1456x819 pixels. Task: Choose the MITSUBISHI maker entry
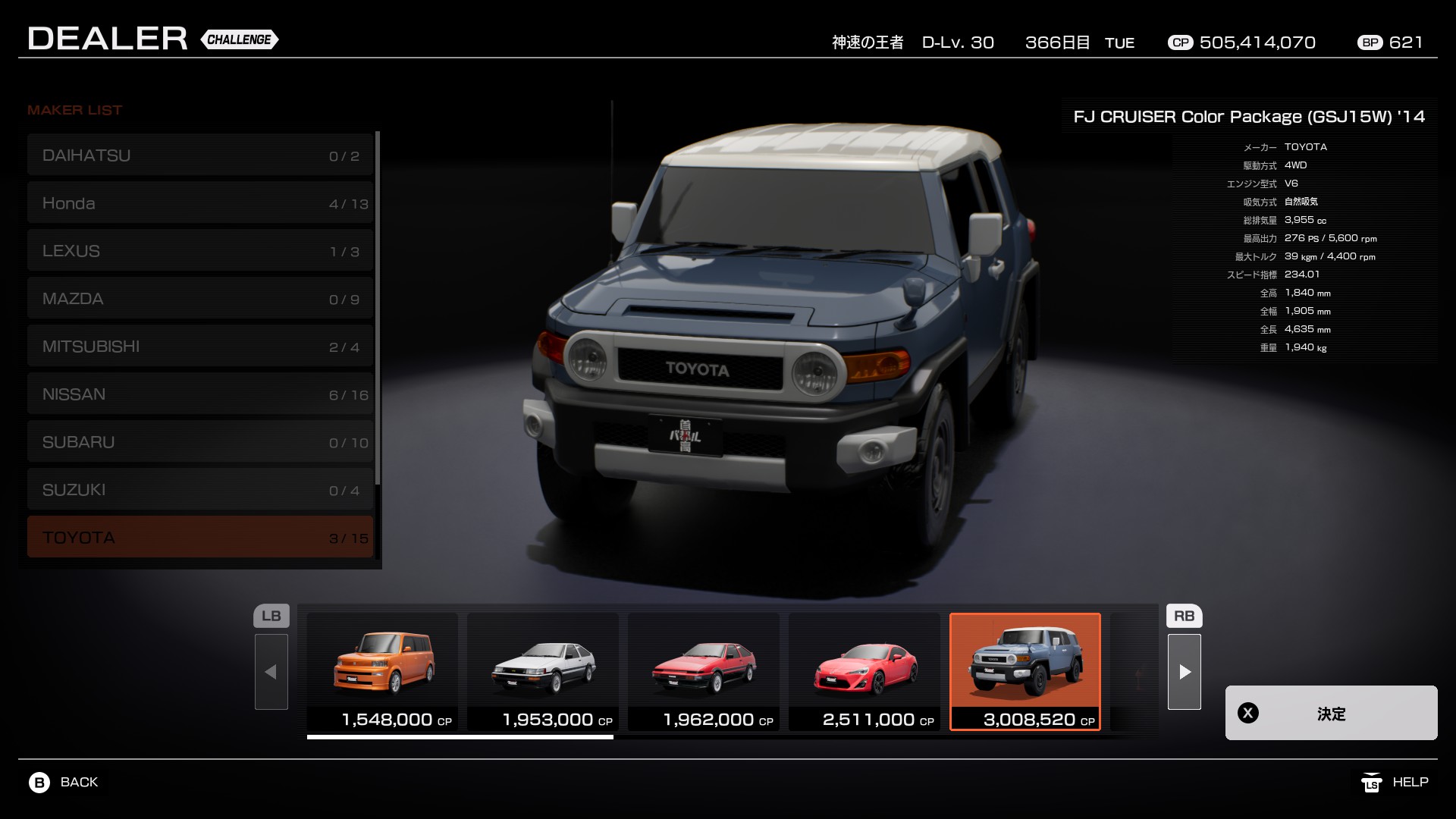[x=200, y=347]
